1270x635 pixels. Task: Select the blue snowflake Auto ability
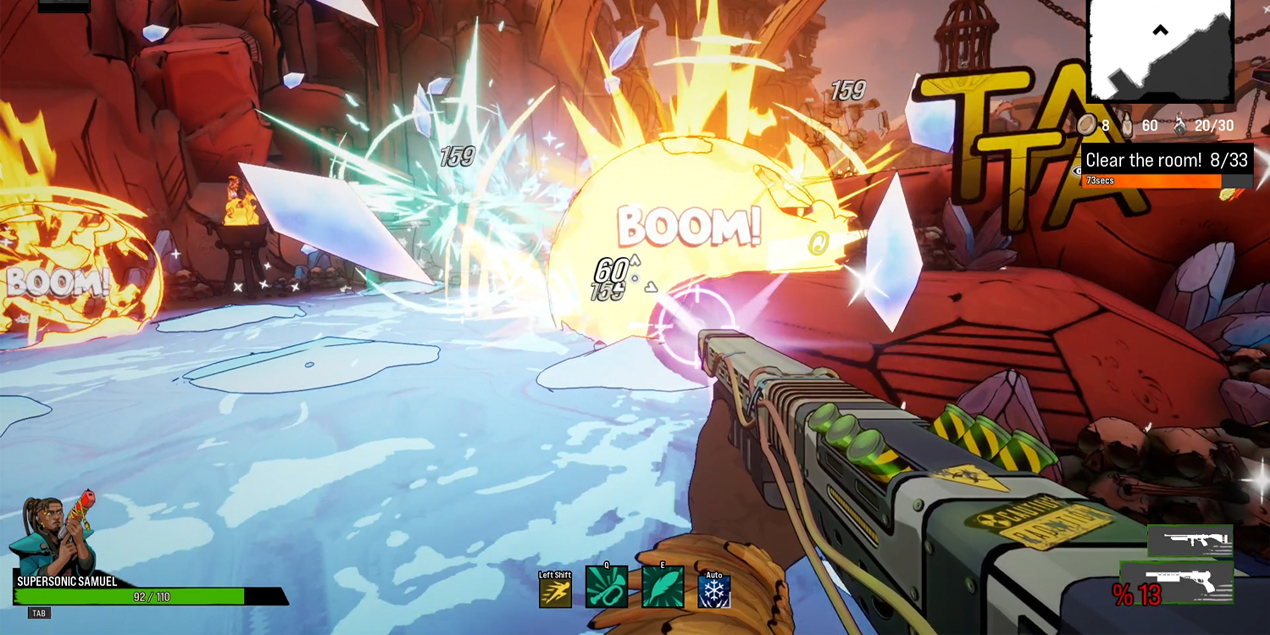(714, 592)
